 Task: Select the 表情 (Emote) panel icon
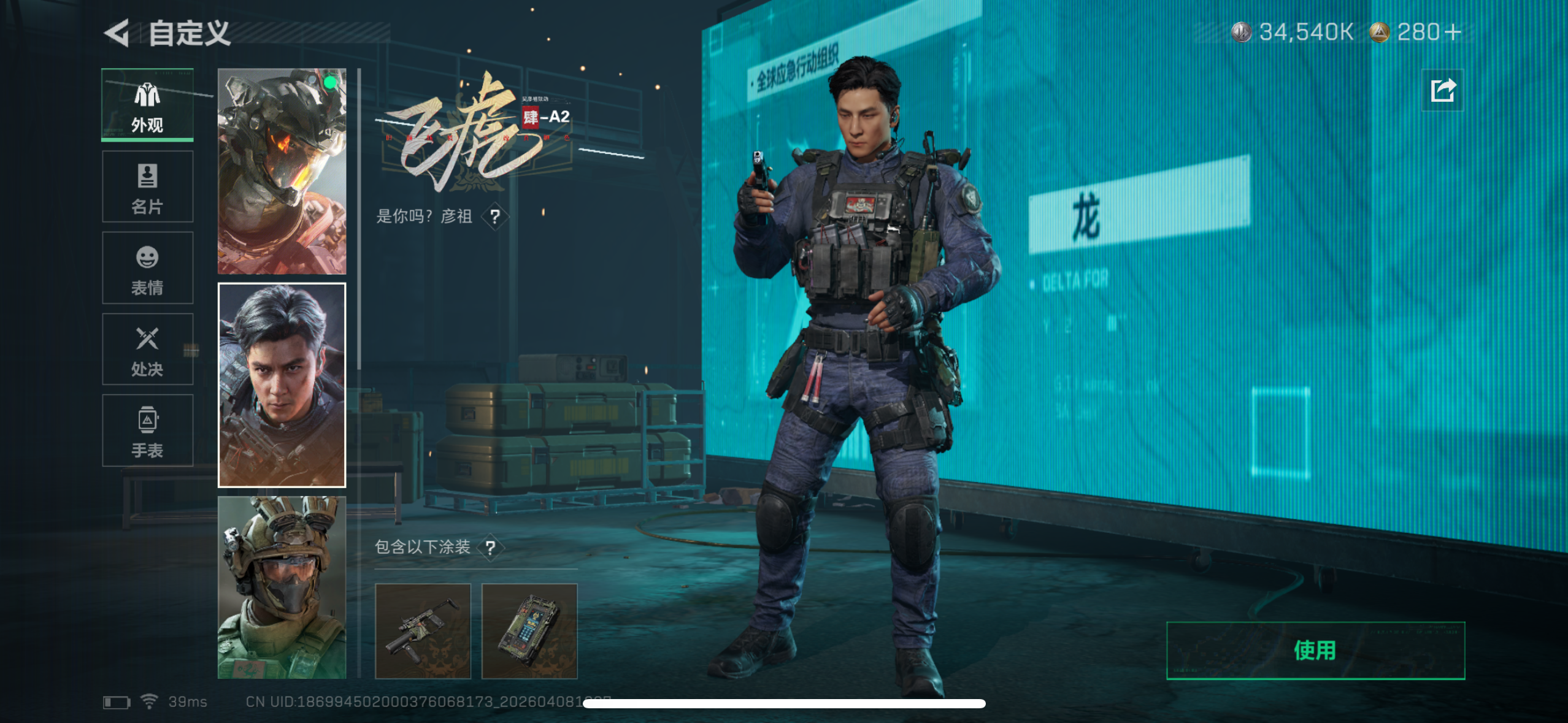(147, 268)
